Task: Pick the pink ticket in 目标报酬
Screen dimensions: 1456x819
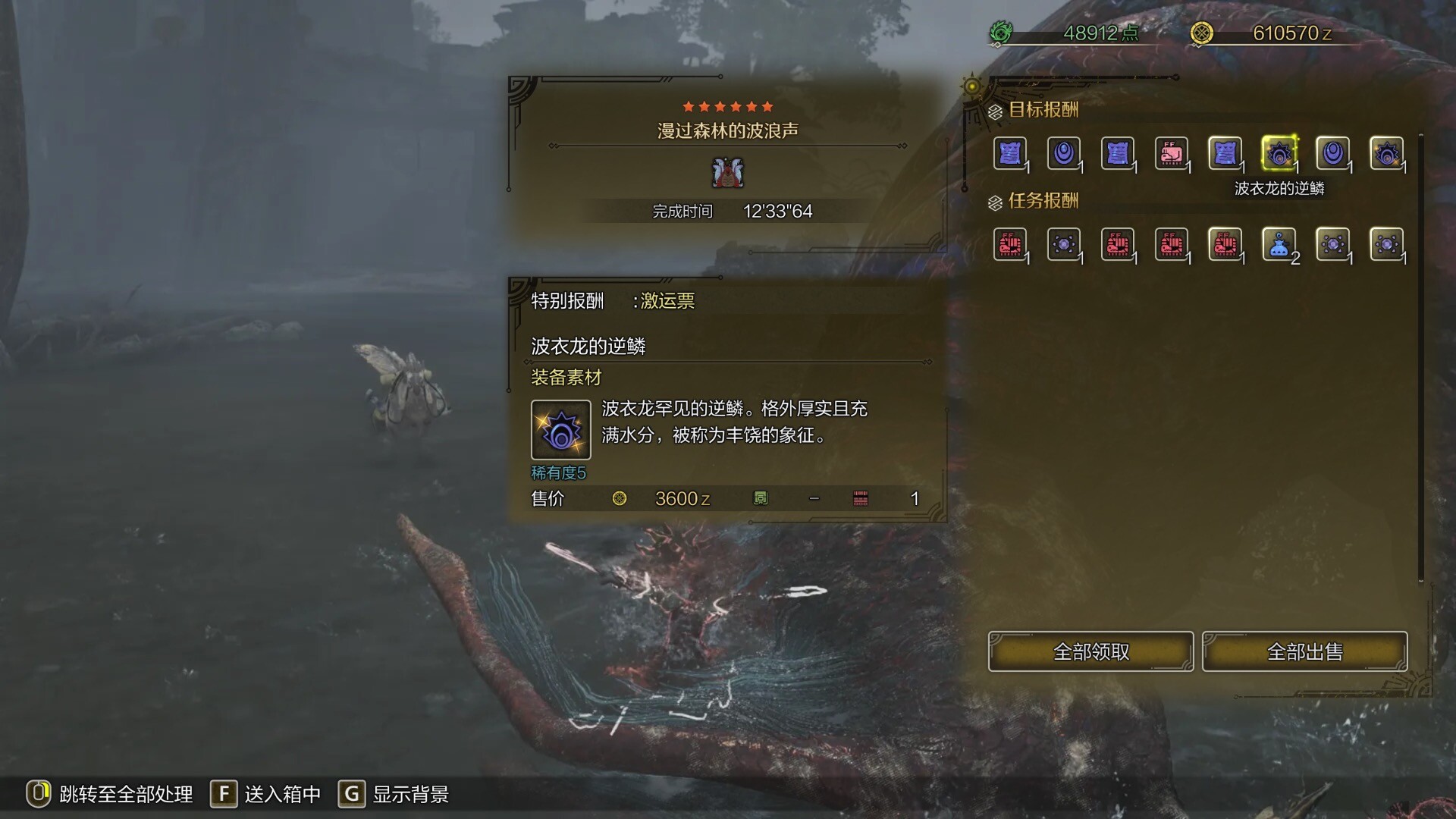Action: [x=1171, y=154]
